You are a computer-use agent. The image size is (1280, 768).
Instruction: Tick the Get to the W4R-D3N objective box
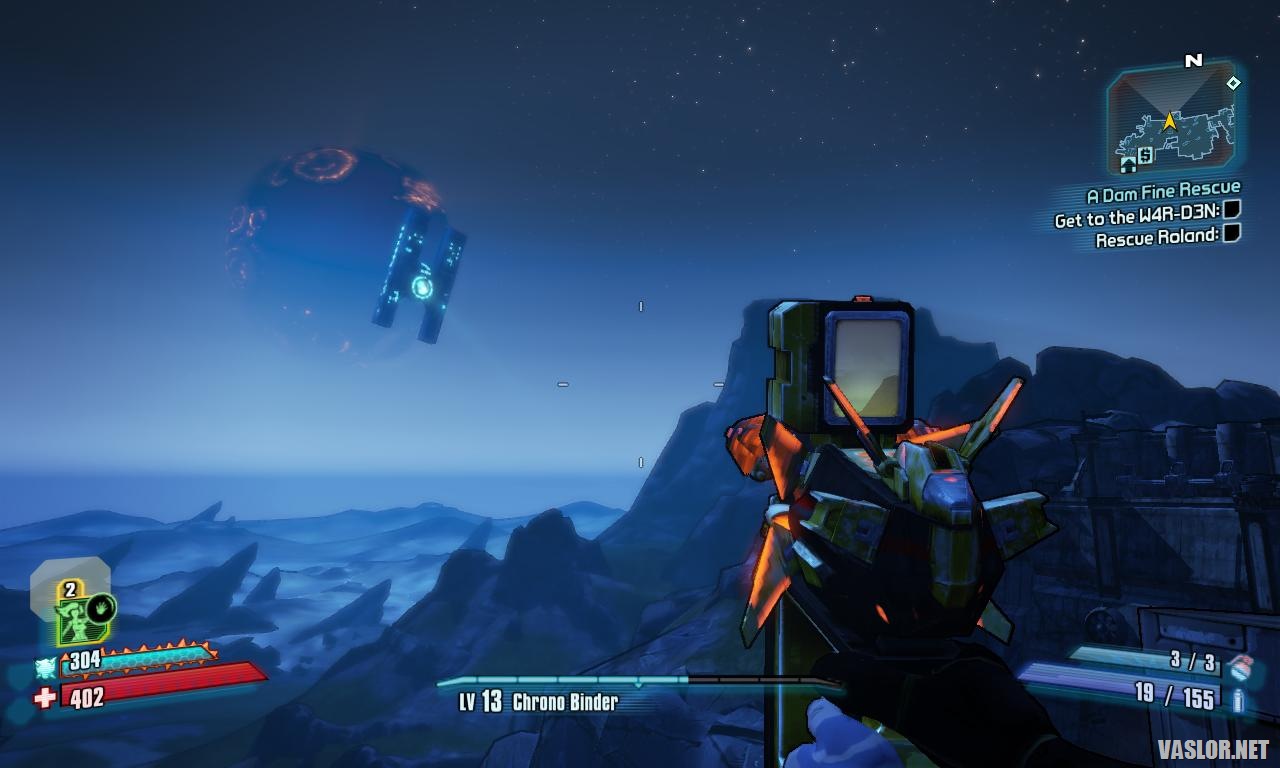click(1232, 211)
